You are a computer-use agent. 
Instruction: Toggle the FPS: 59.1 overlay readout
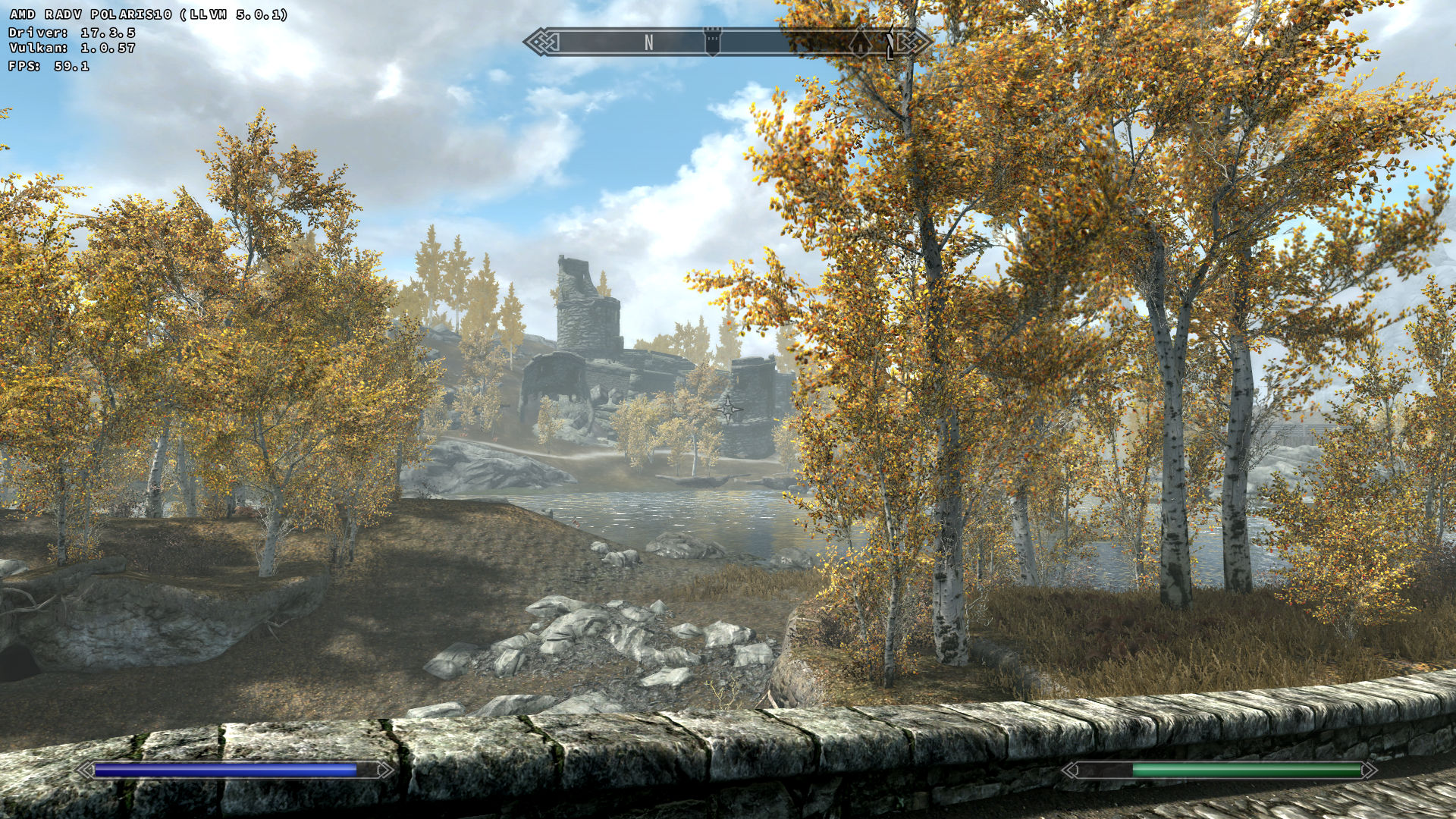coord(48,67)
